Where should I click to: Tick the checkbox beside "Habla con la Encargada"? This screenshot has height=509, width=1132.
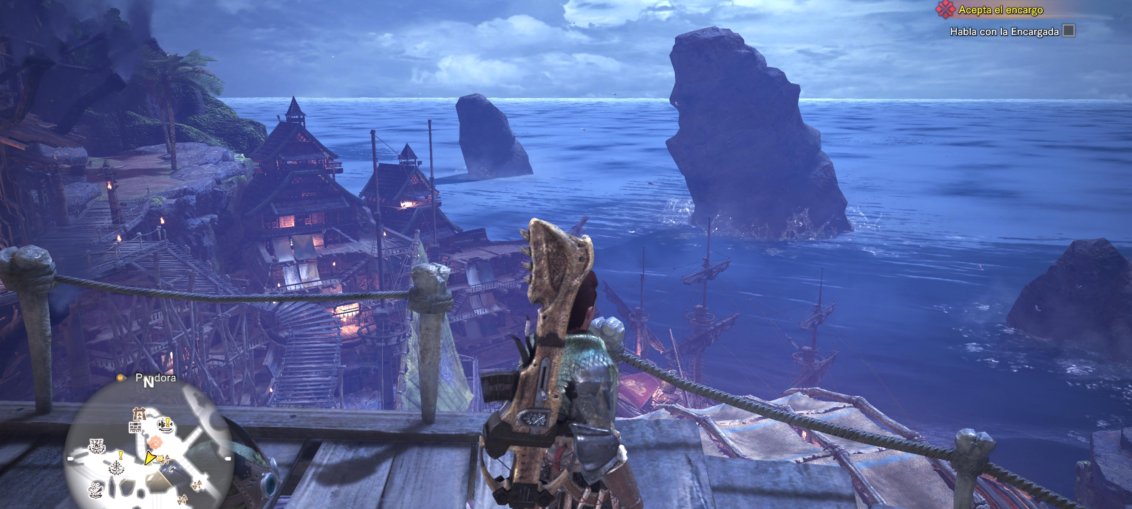click(x=1068, y=31)
